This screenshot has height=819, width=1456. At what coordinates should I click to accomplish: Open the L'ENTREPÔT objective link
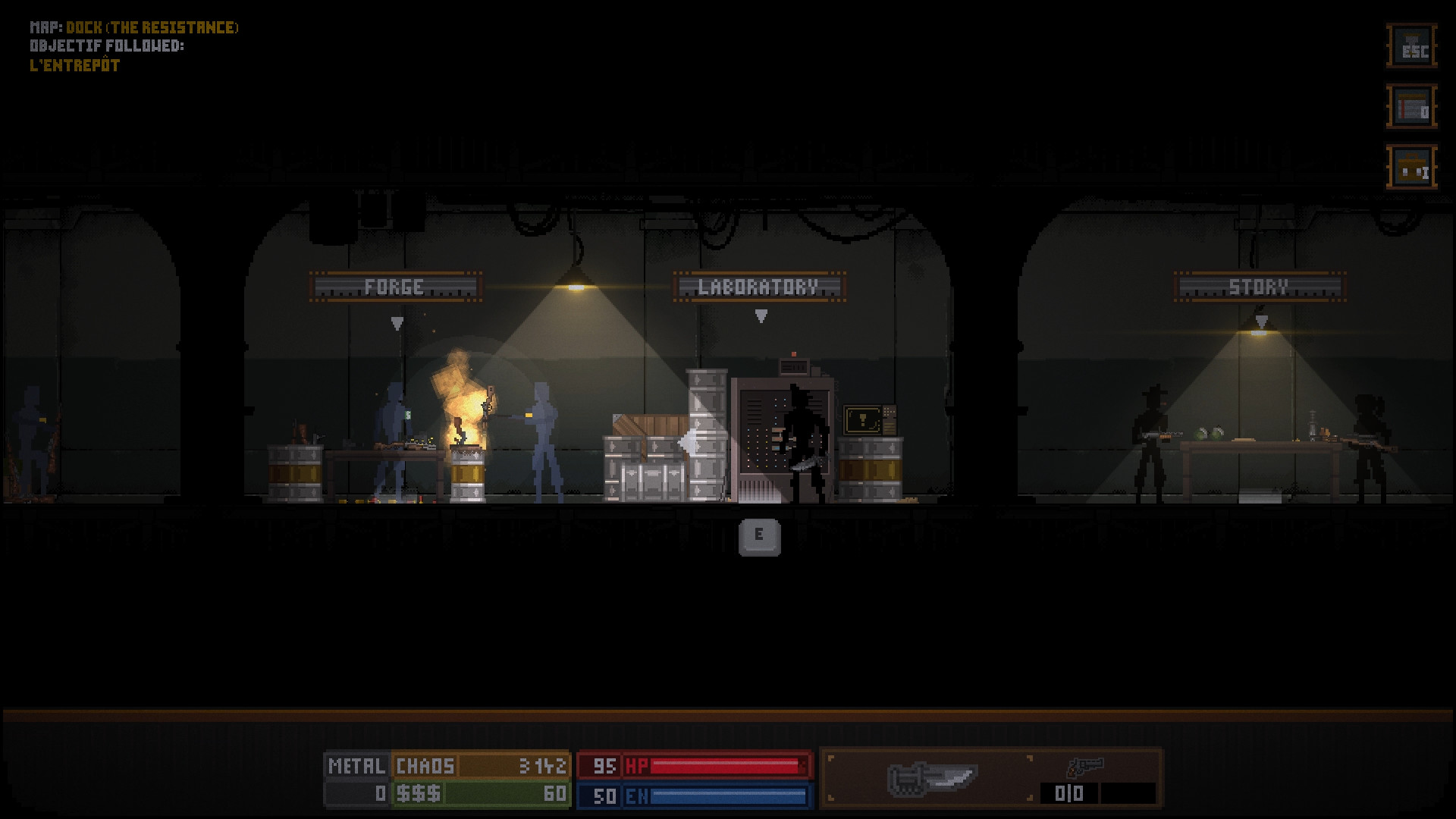coord(74,64)
